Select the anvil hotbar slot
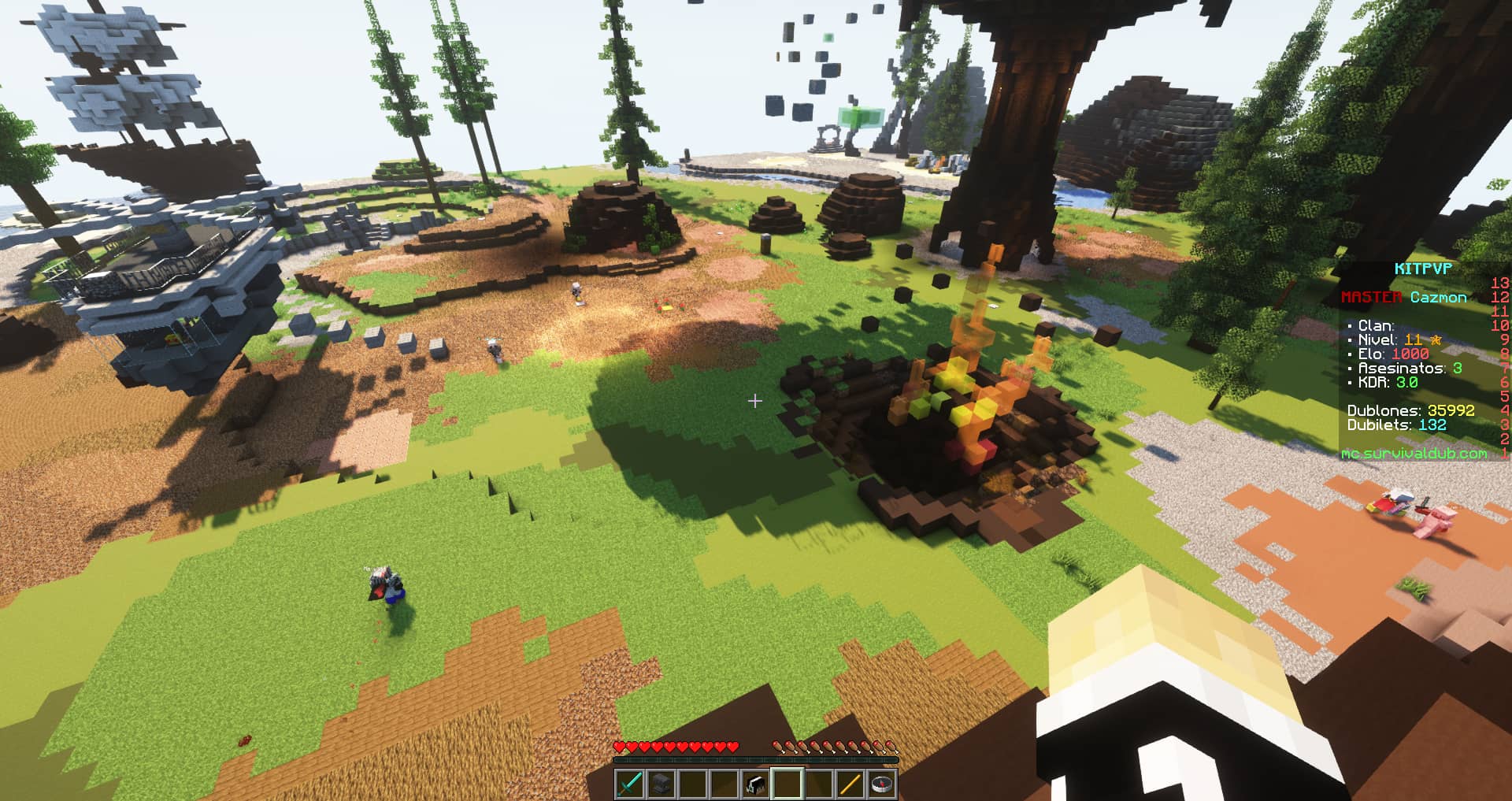The height and width of the screenshot is (801, 1512). tap(661, 784)
